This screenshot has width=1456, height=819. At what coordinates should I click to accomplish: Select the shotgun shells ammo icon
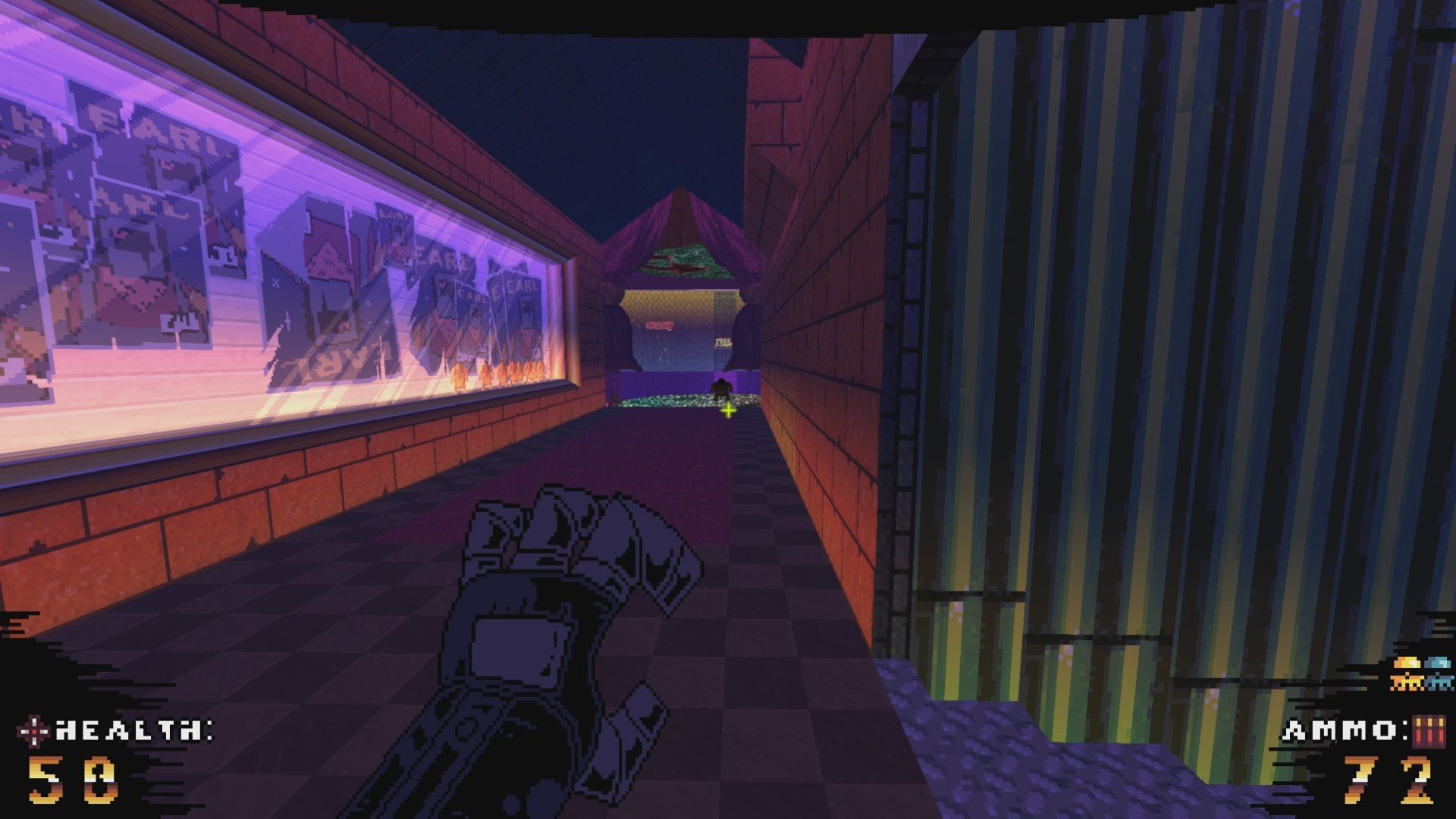1428,731
